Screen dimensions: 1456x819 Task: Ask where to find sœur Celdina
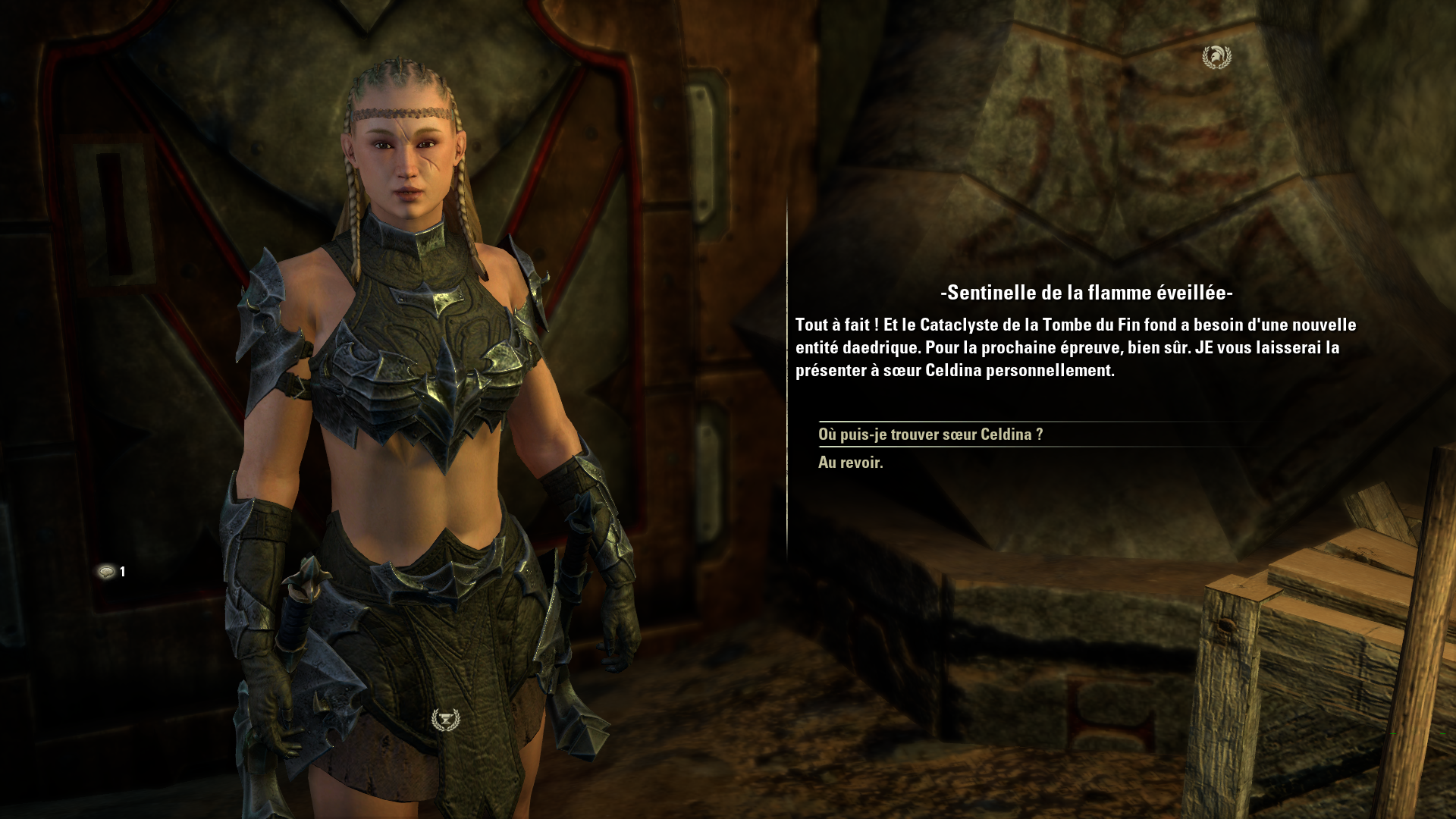coord(930,435)
